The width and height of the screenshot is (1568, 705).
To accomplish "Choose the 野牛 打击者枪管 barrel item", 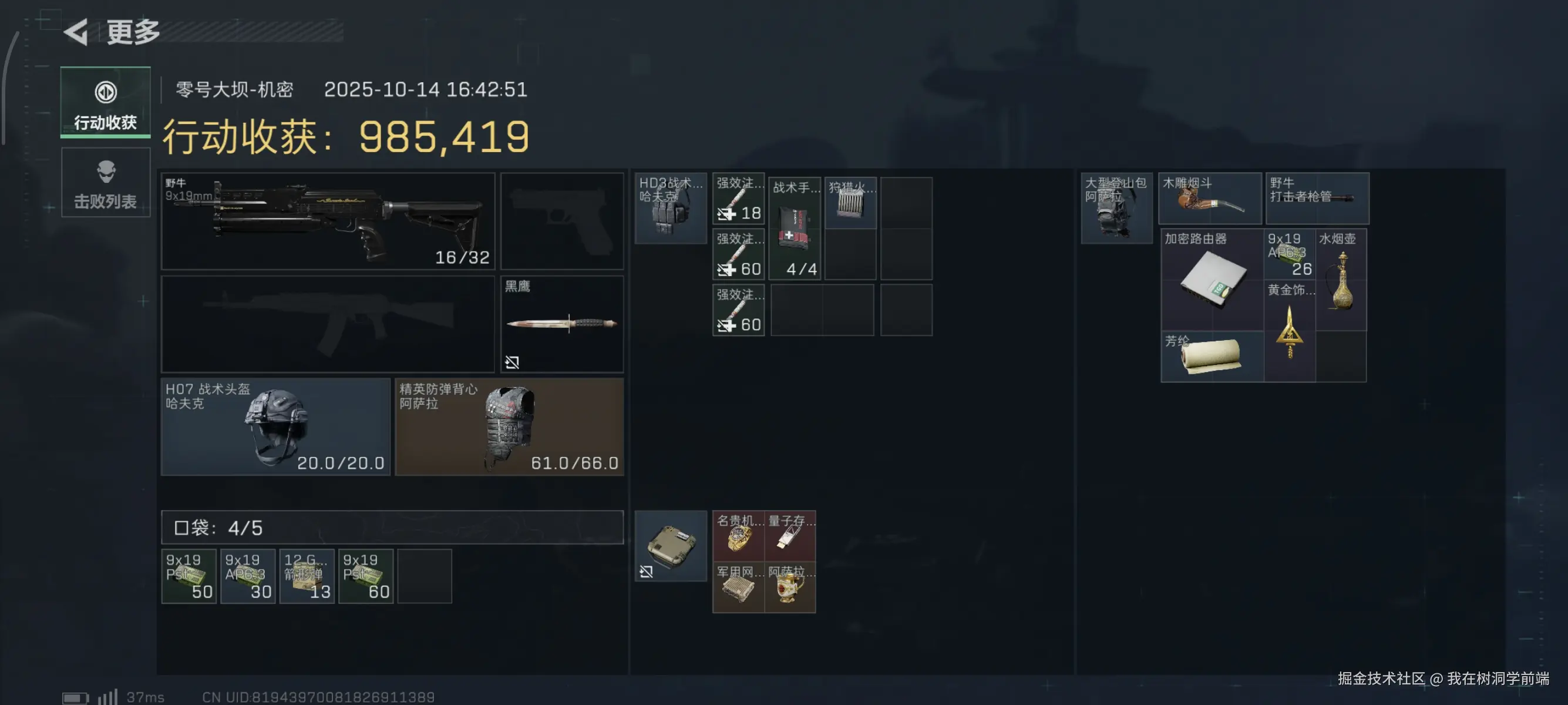I will tap(1317, 199).
